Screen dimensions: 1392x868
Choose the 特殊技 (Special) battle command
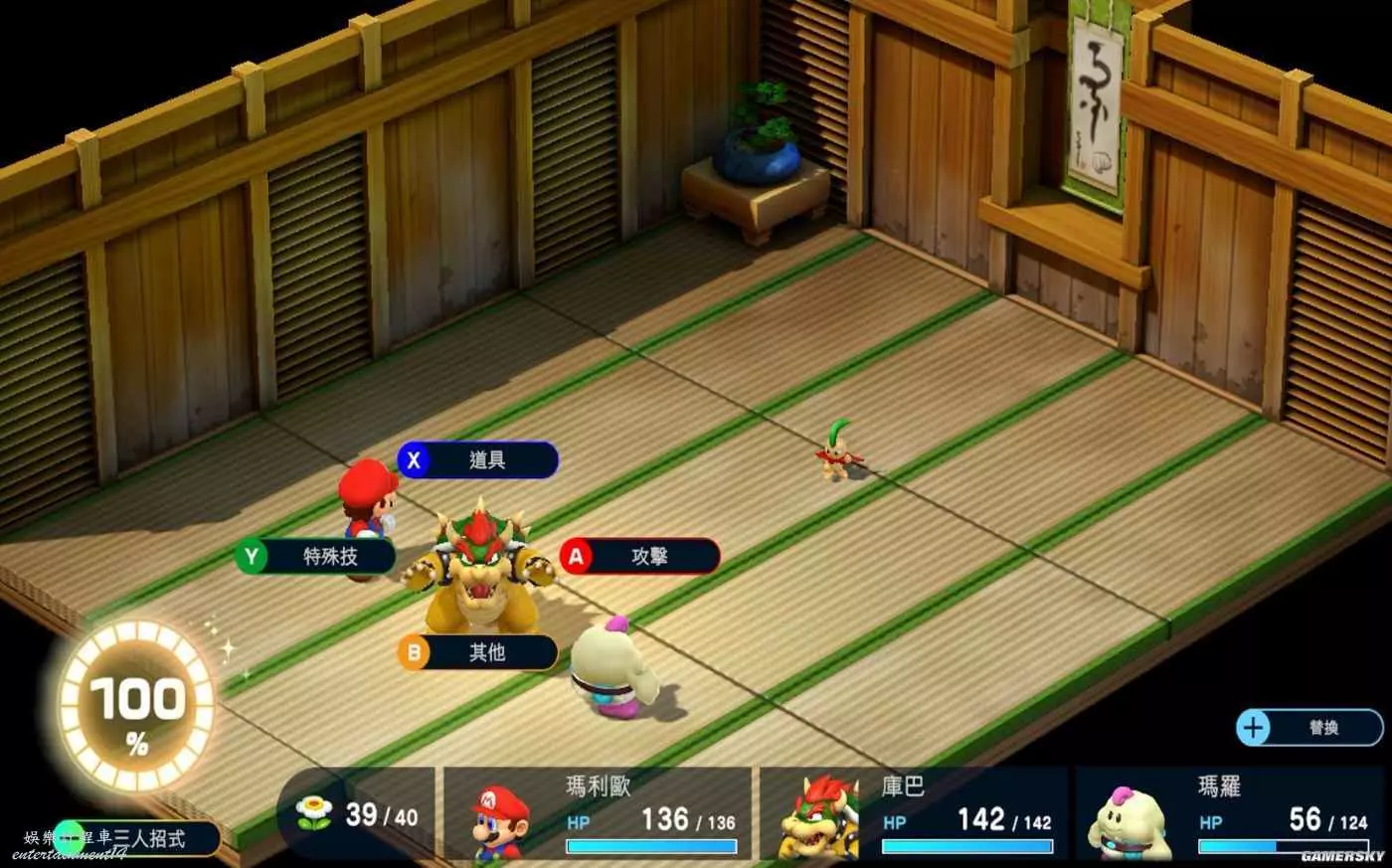click(x=315, y=556)
